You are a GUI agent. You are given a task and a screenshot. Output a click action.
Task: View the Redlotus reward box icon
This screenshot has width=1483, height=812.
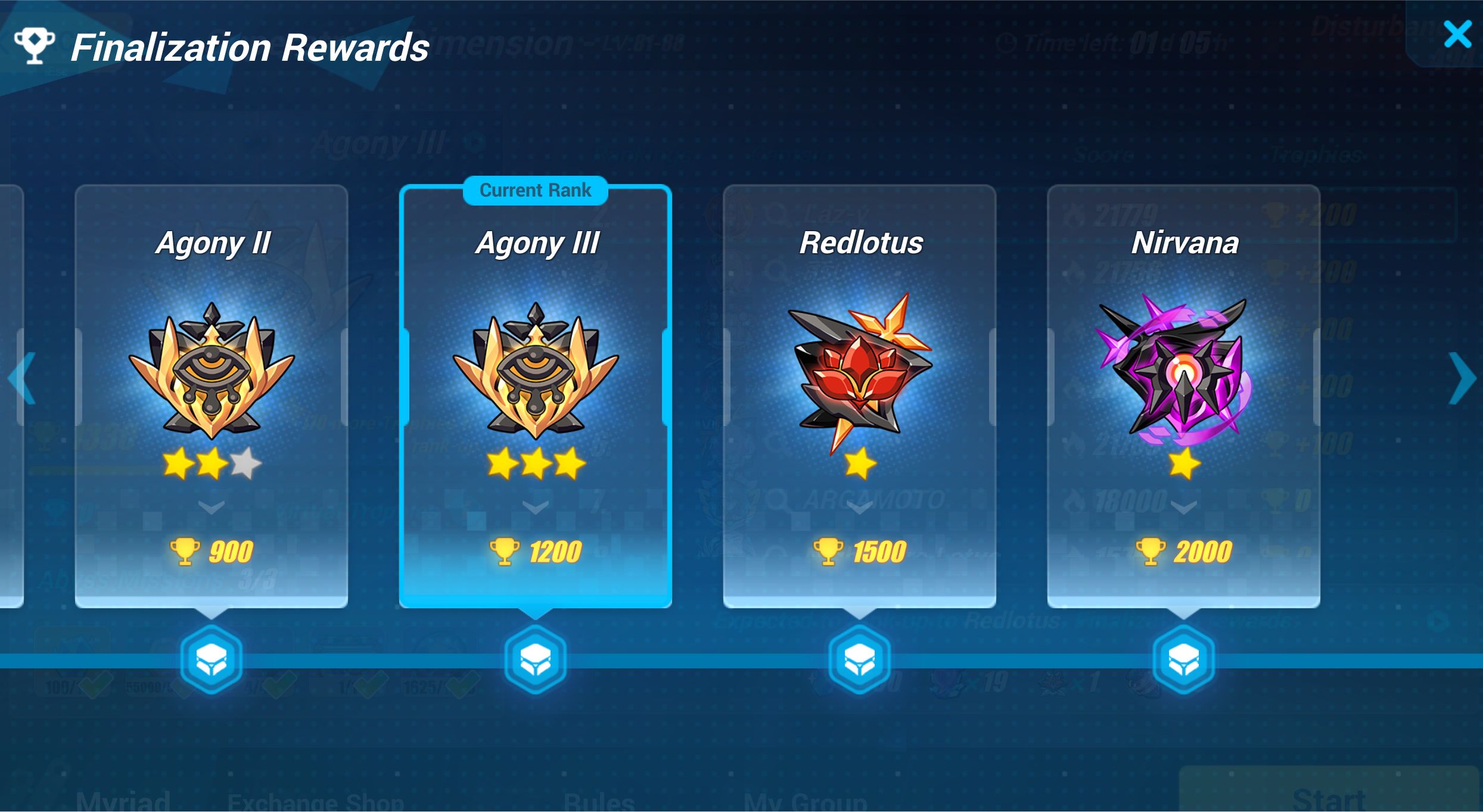(x=859, y=659)
